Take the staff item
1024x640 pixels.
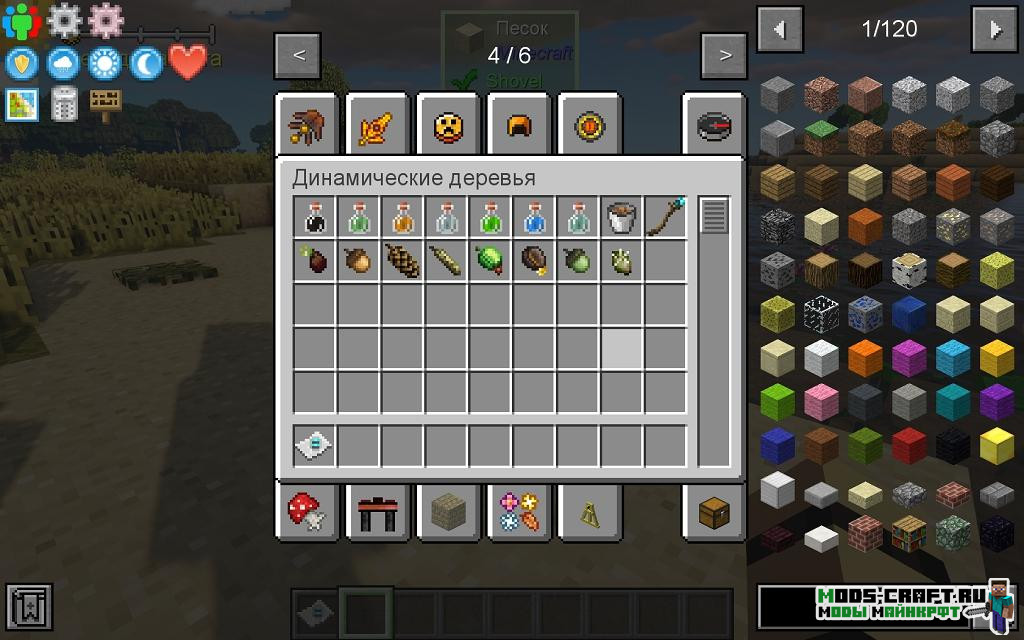coord(666,217)
